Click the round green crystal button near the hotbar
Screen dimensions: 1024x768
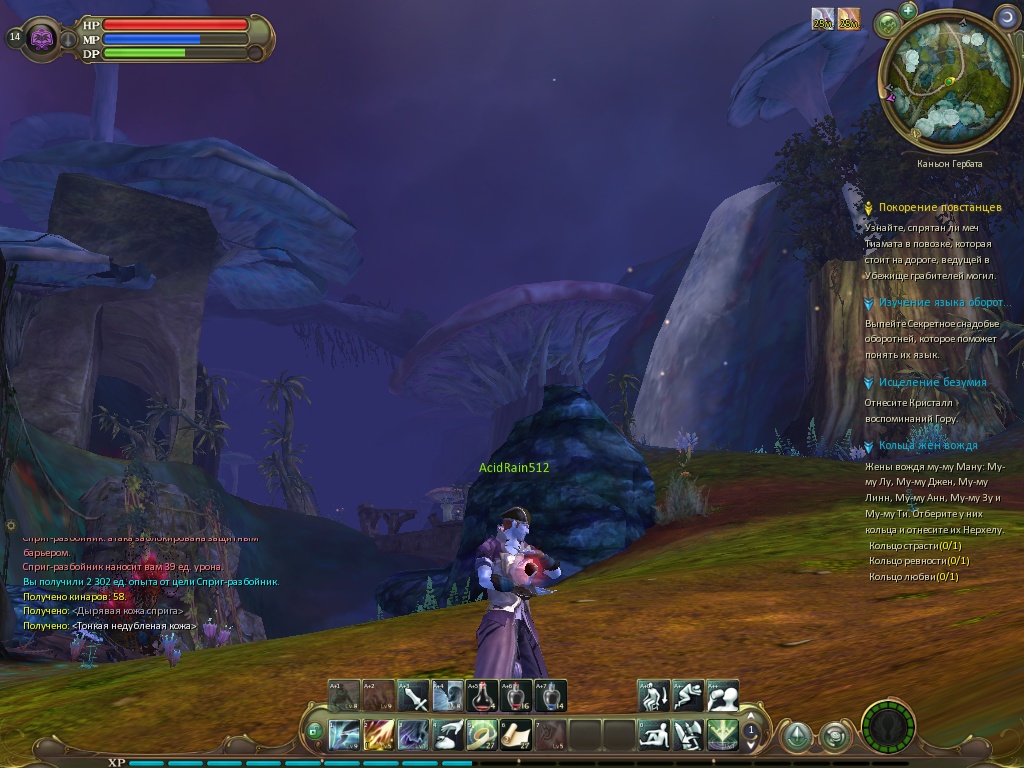pos(796,736)
